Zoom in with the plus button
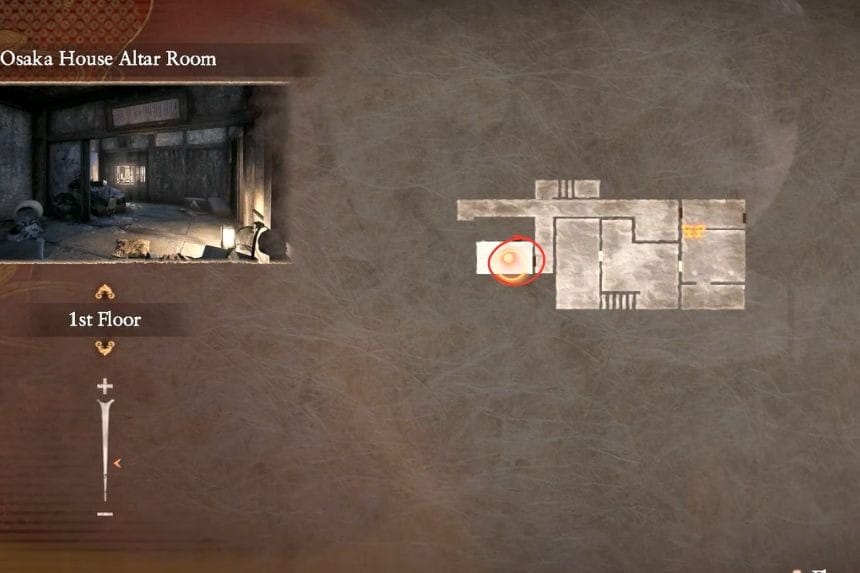860x573 pixels. 105,386
